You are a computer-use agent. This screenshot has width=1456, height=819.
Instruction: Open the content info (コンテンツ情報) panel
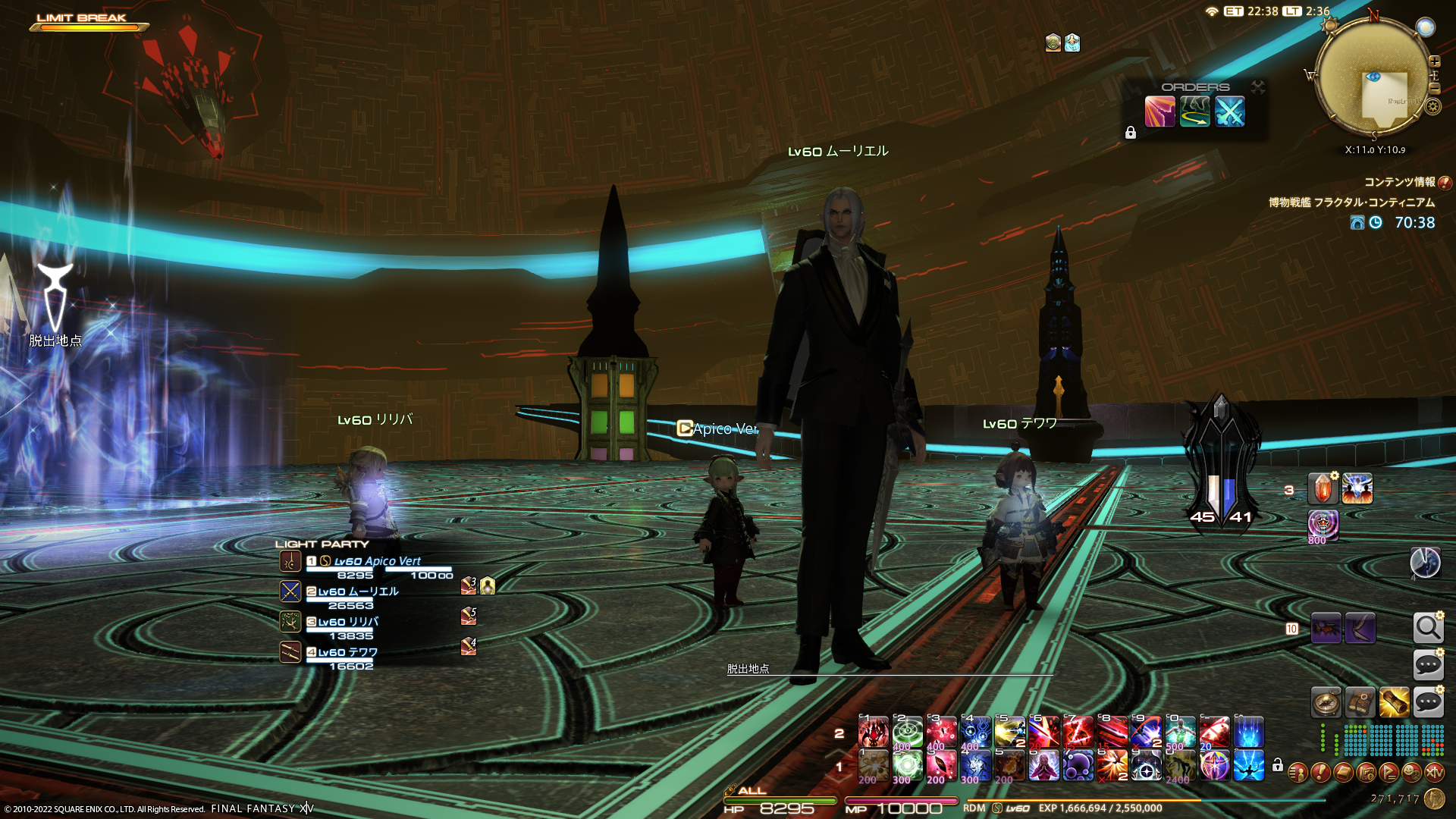click(1445, 182)
